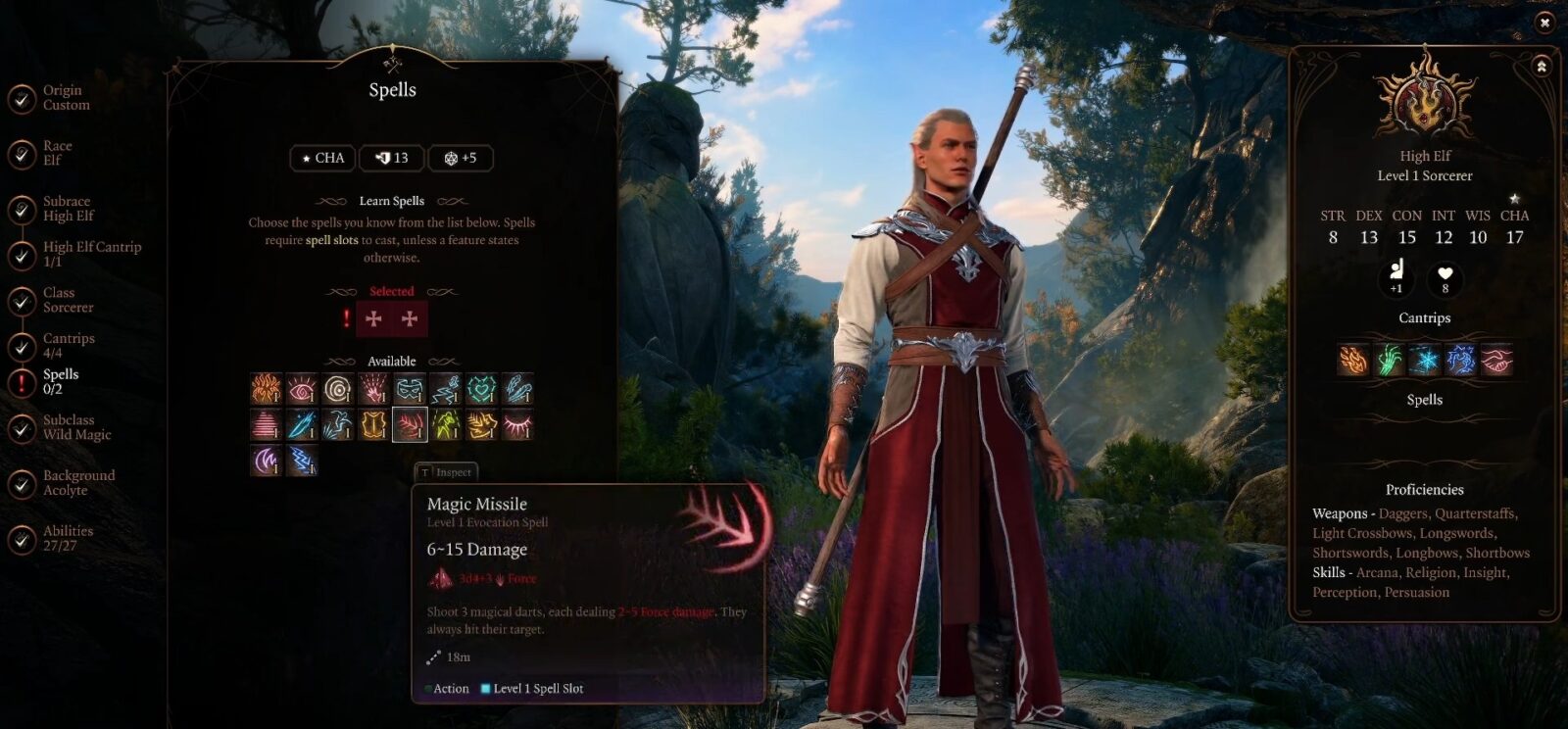Choose the golden Mage Armour spell icon
Image resolution: width=1568 pixels, height=729 pixels.
tap(373, 425)
